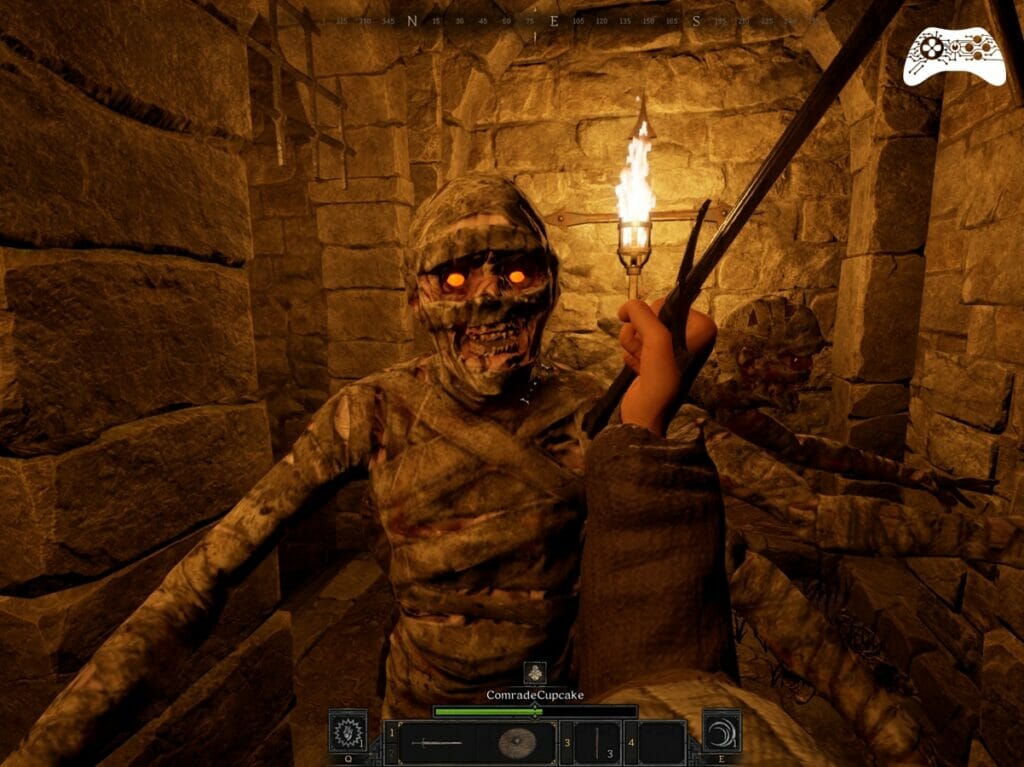
Task: Select empty hotbar slot 4
Action: (661, 743)
